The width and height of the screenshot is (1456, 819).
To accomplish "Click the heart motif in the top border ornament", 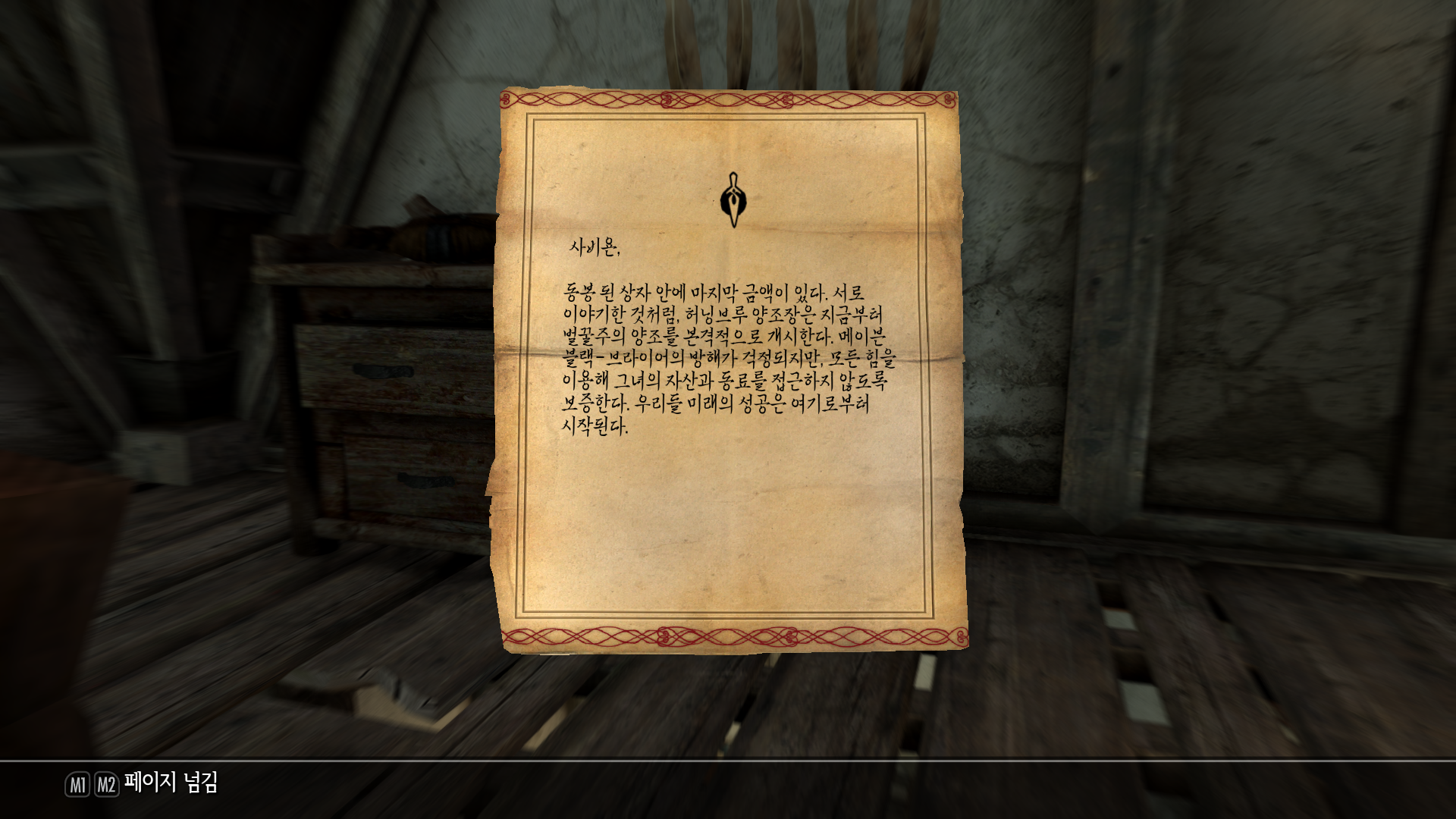I will tap(667, 99).
